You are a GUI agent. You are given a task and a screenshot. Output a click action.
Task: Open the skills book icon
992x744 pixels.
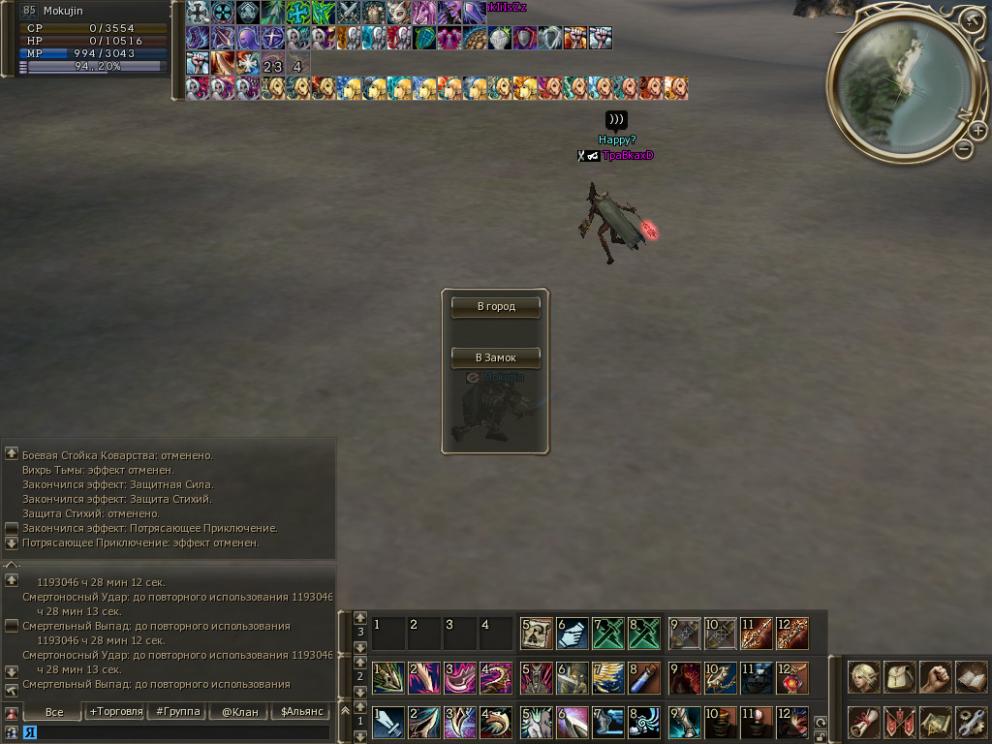(x=971, y=677)
